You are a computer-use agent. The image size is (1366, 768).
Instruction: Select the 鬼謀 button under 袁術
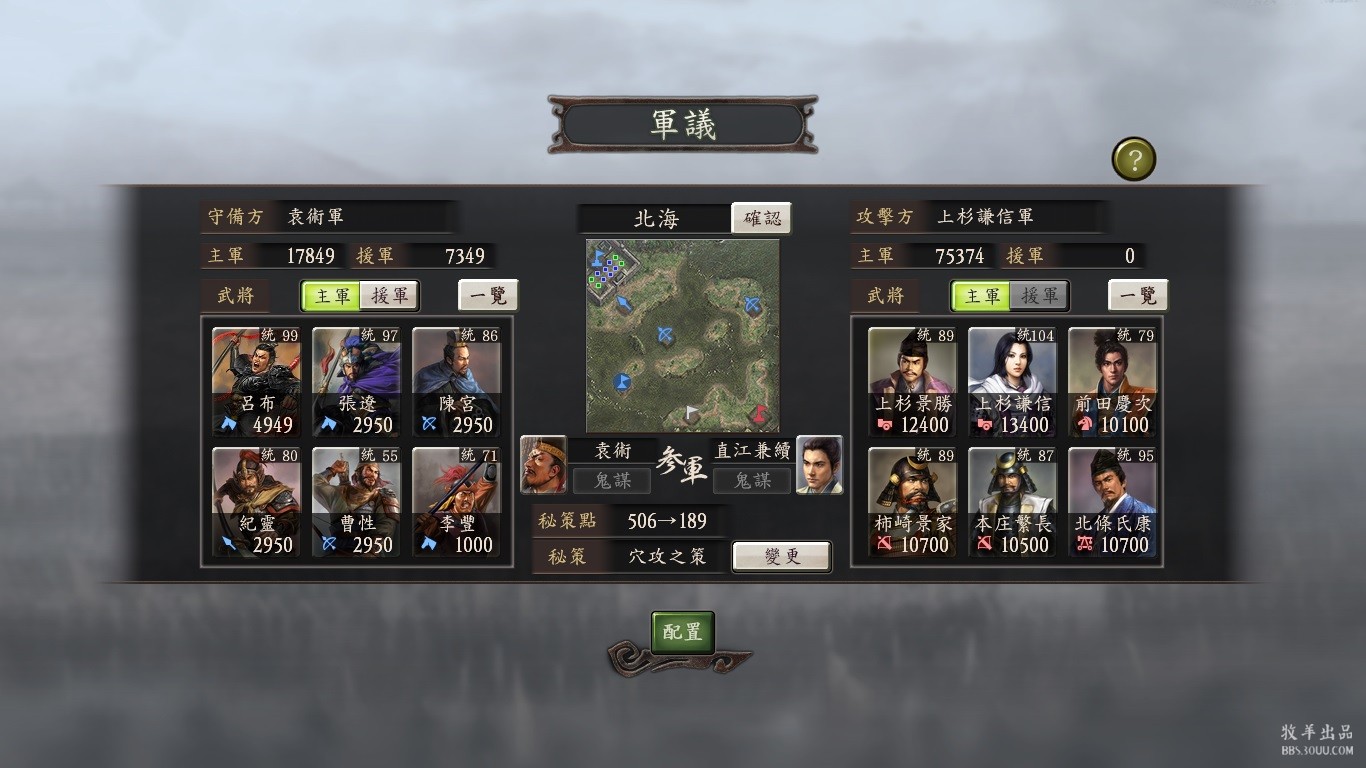[612, 481]
